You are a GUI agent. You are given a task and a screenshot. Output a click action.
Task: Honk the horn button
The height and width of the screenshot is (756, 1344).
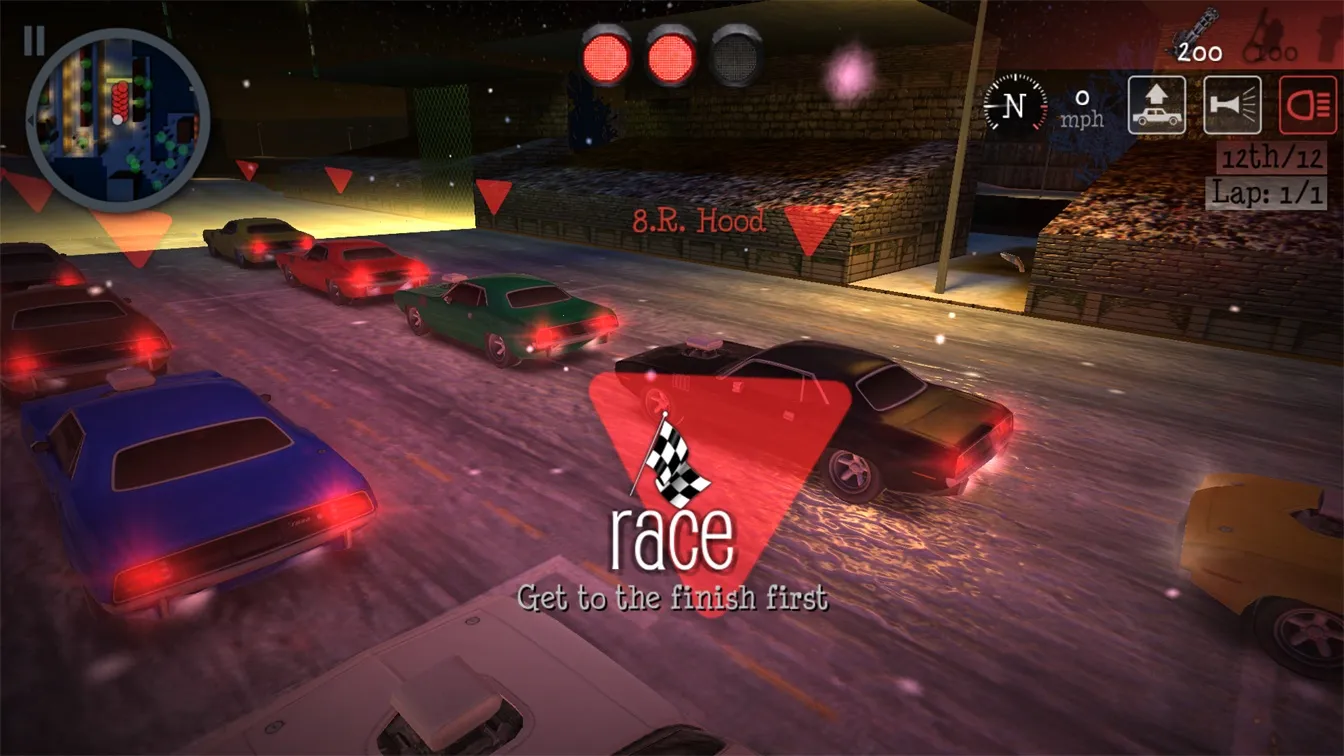(1232, 105)
